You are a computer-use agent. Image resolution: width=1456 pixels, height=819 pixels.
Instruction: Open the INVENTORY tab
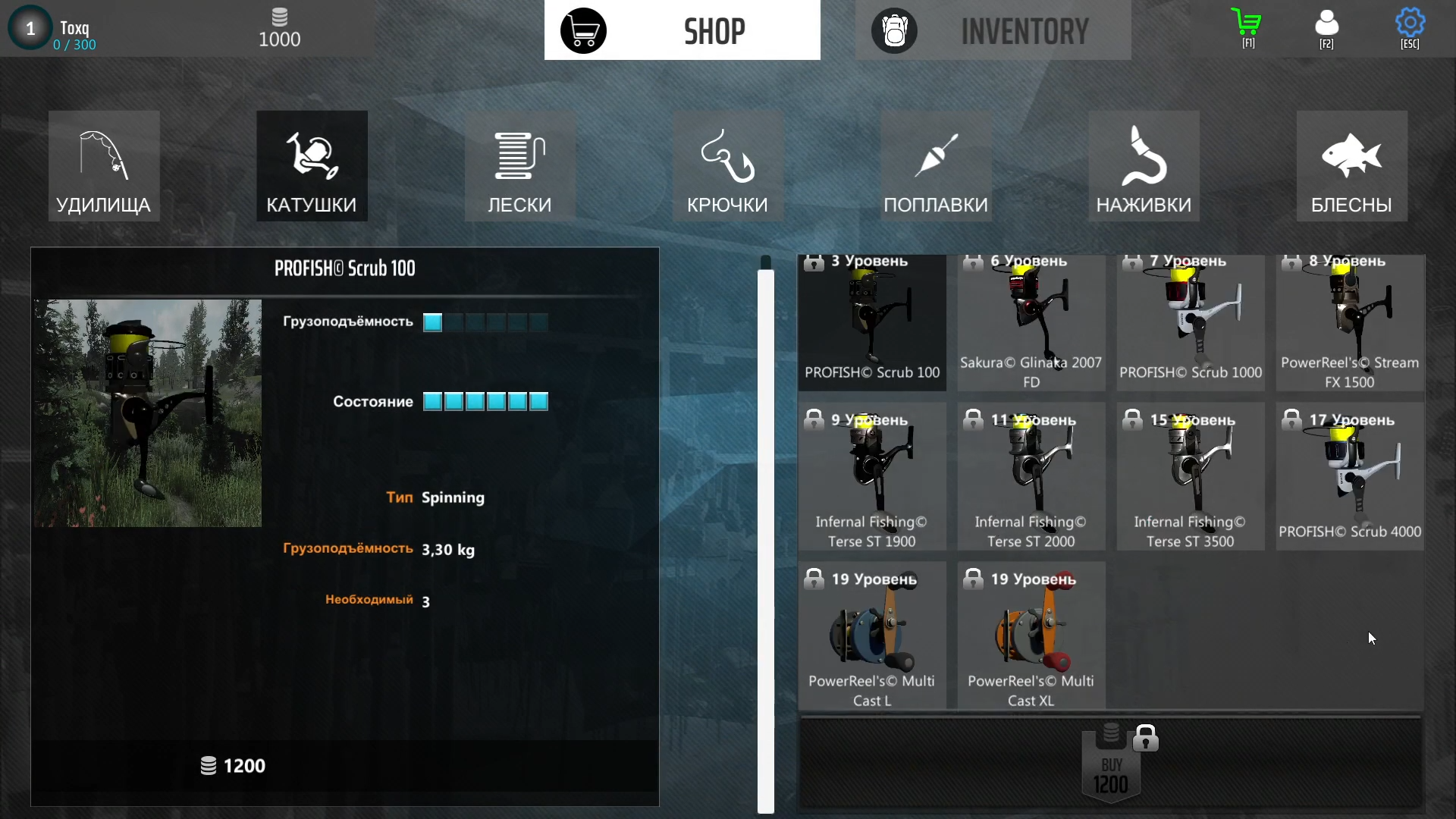(993, 30)
